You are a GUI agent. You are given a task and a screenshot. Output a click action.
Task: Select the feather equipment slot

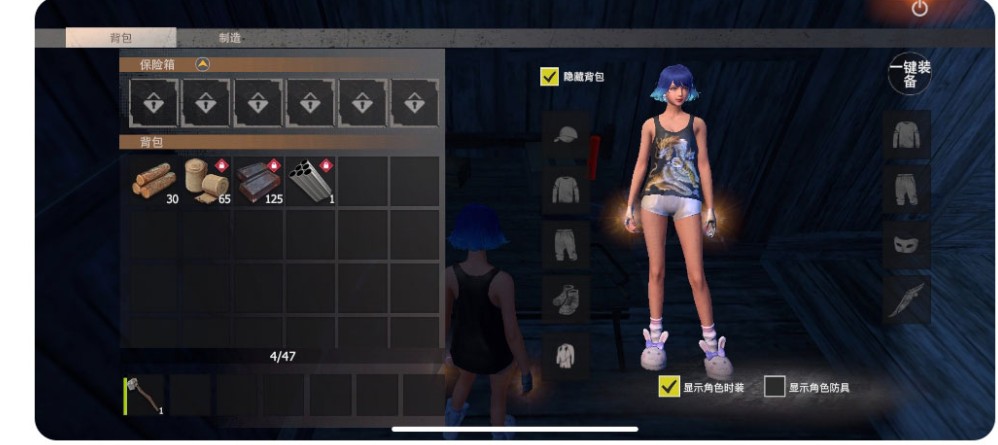[x=906, y=298]
